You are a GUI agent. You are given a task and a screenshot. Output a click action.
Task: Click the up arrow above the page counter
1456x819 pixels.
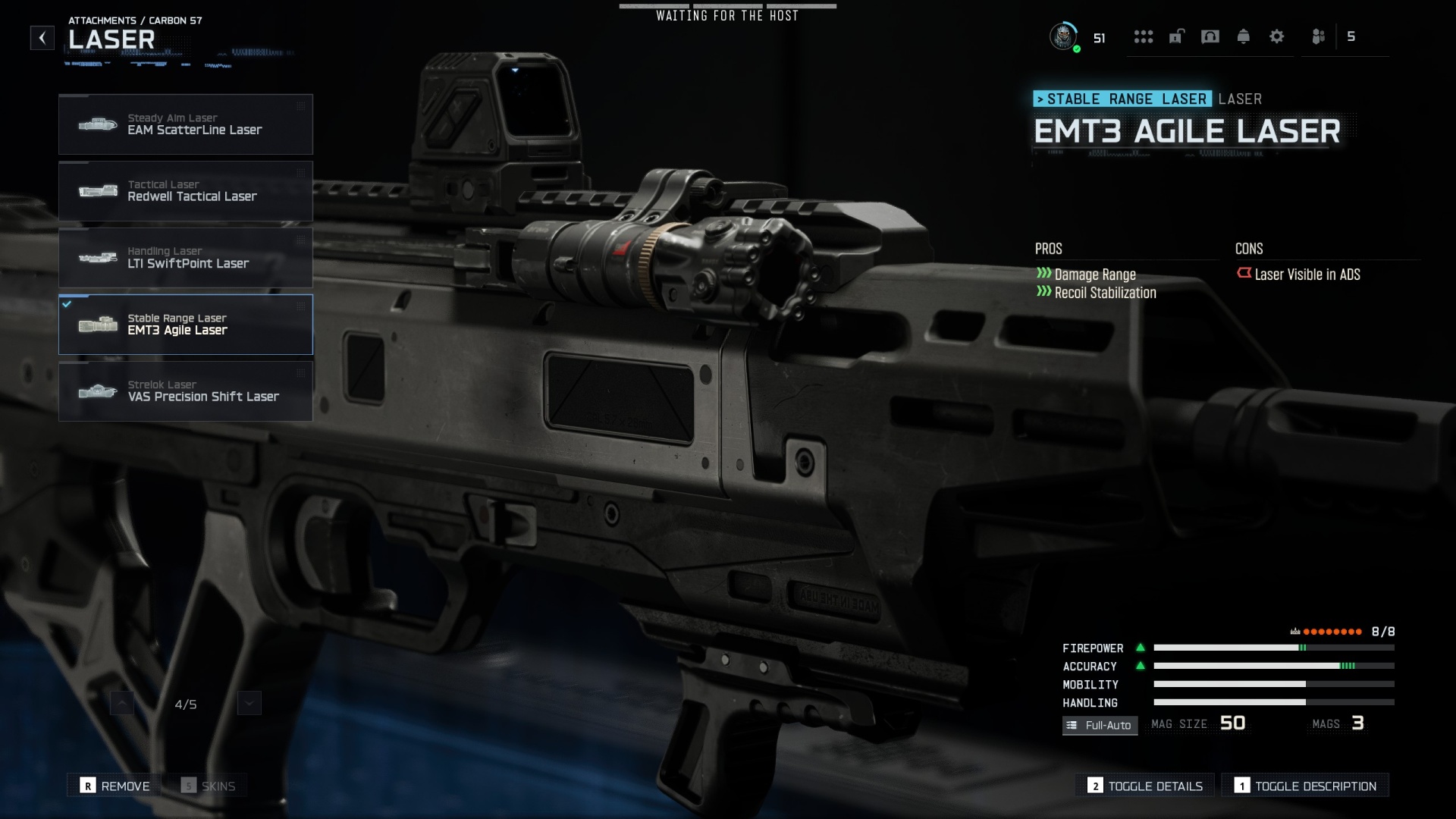pos(122,703)
